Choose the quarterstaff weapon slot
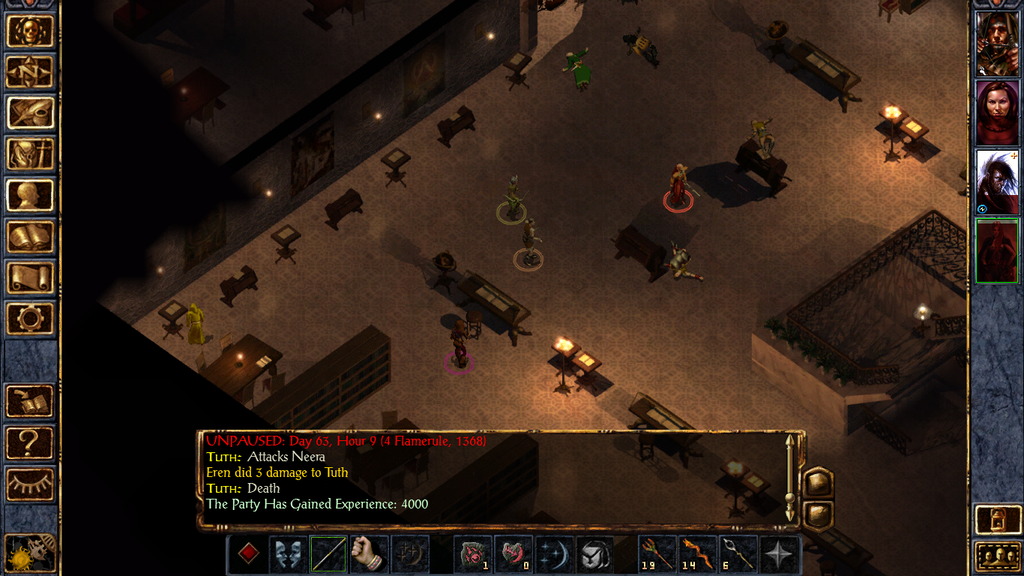Screen dimensions: 1024x576 point(328,554)
